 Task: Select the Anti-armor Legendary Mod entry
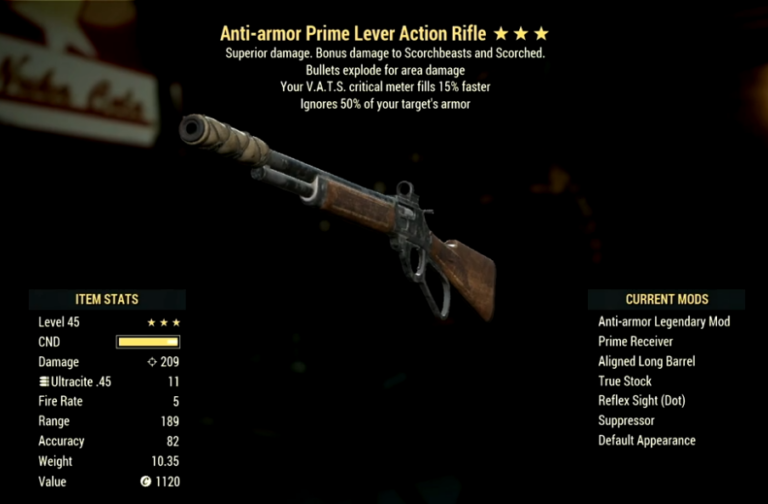coord(664,322)
